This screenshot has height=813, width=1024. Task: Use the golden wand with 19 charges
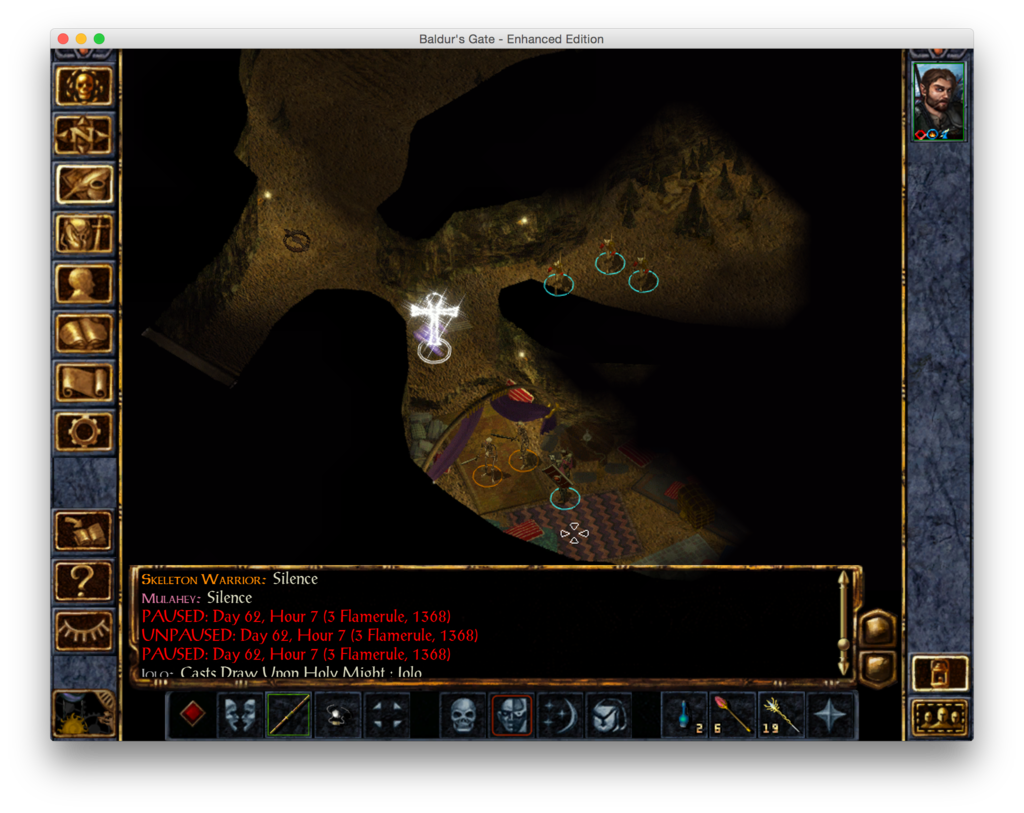point(781,714)
